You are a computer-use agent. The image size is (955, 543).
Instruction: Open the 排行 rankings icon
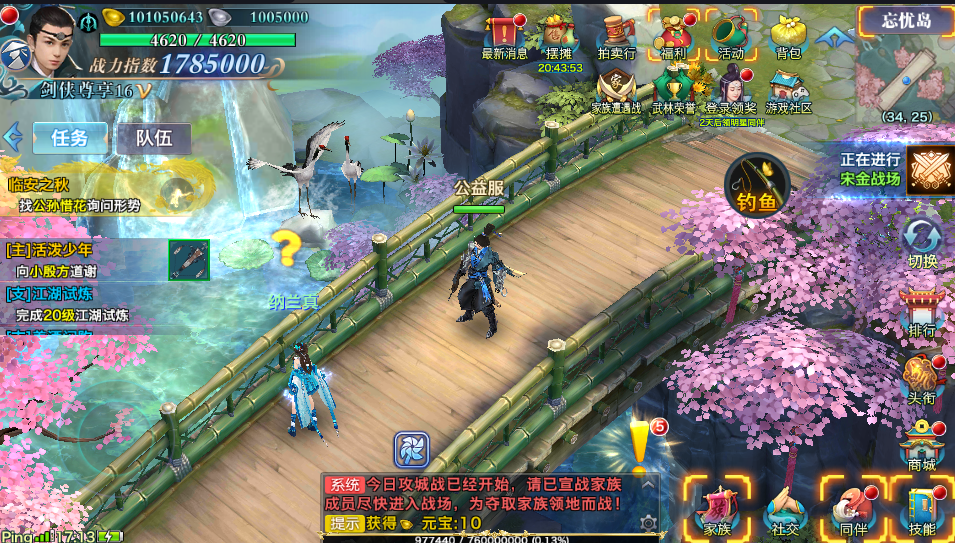(922, 313)
